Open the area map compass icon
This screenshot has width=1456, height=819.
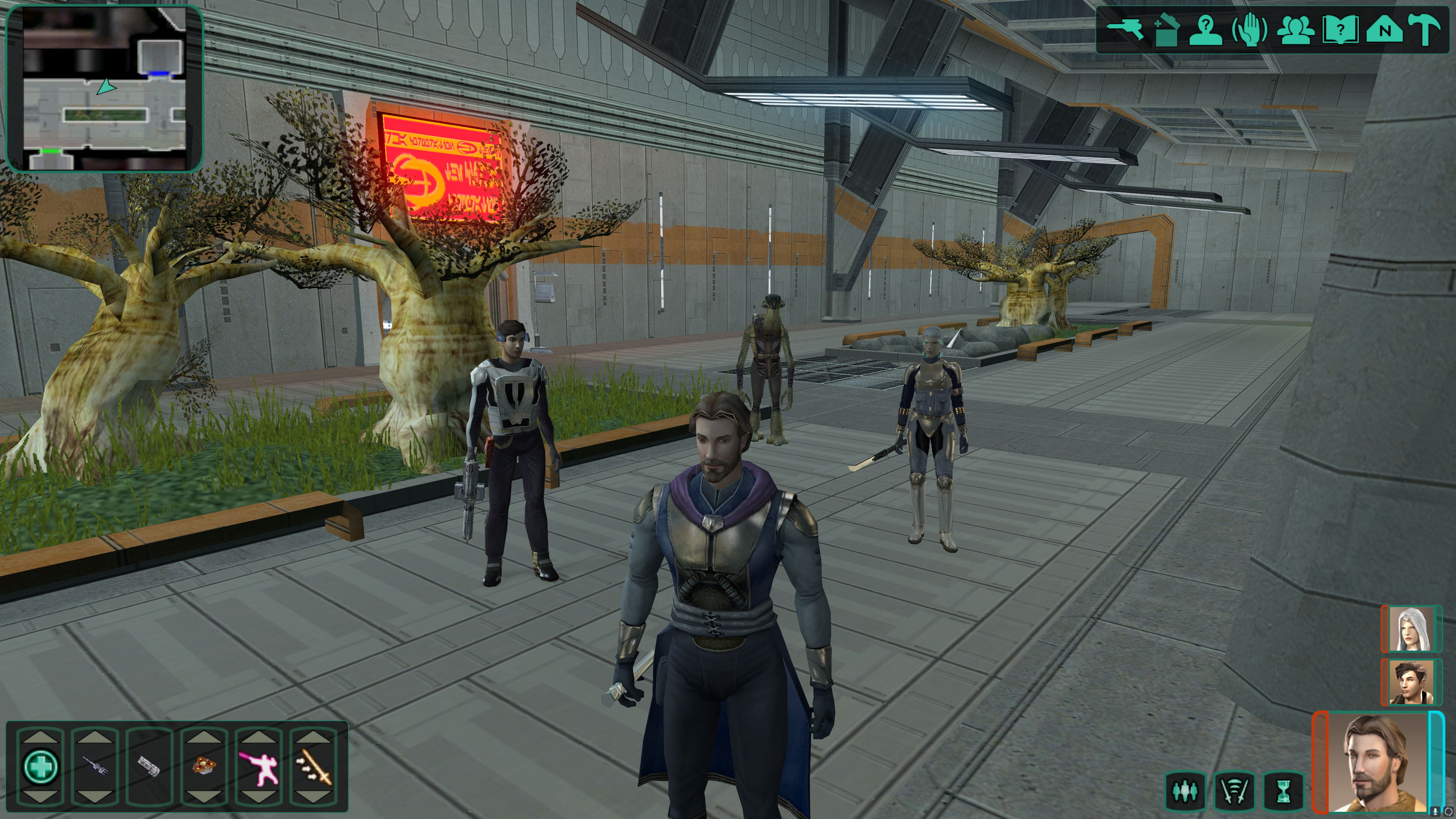coord(1384,30)
